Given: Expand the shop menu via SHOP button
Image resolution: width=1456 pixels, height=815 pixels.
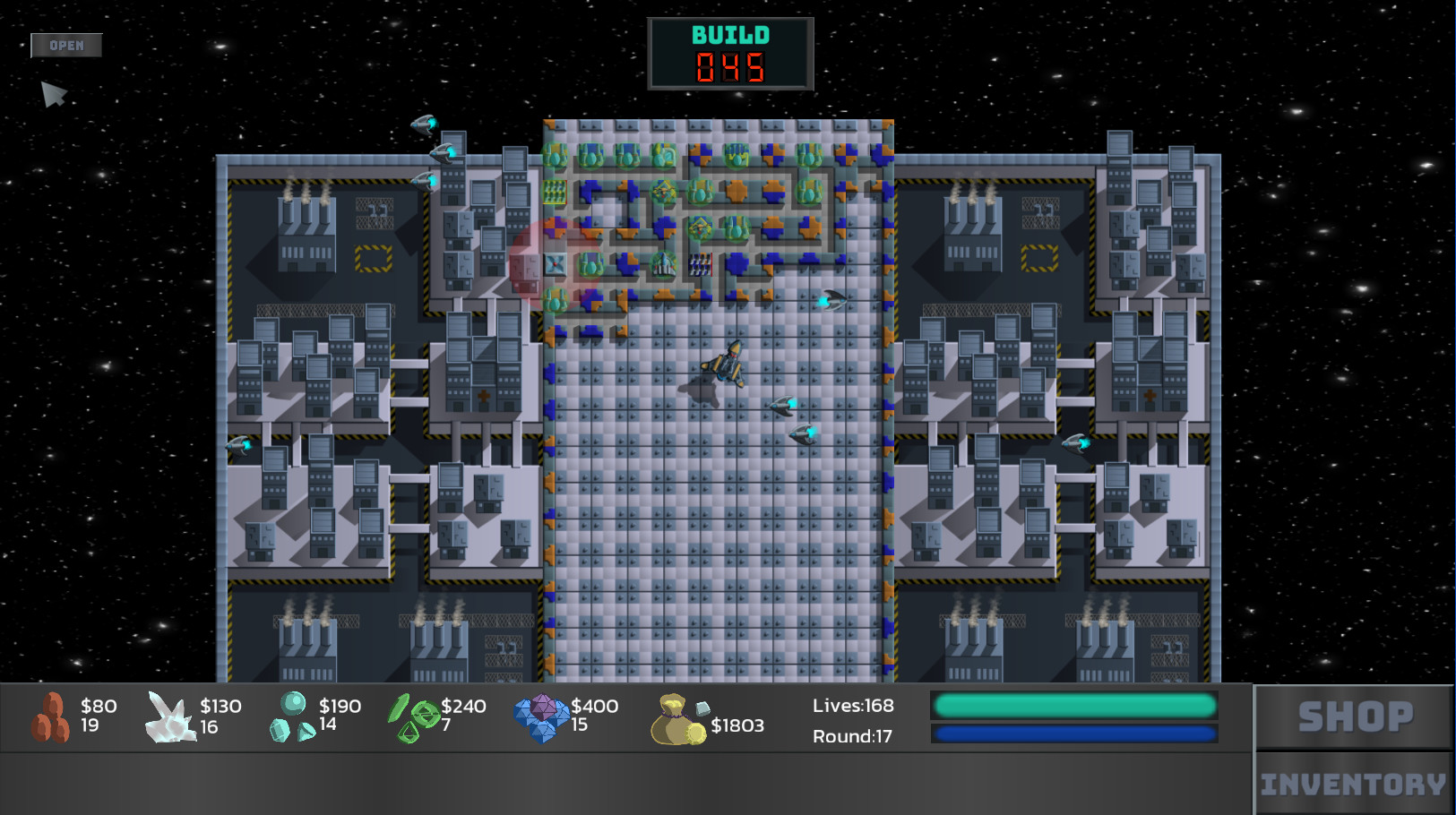Looking at the screenshot, I should click(x=1355, y=715).
